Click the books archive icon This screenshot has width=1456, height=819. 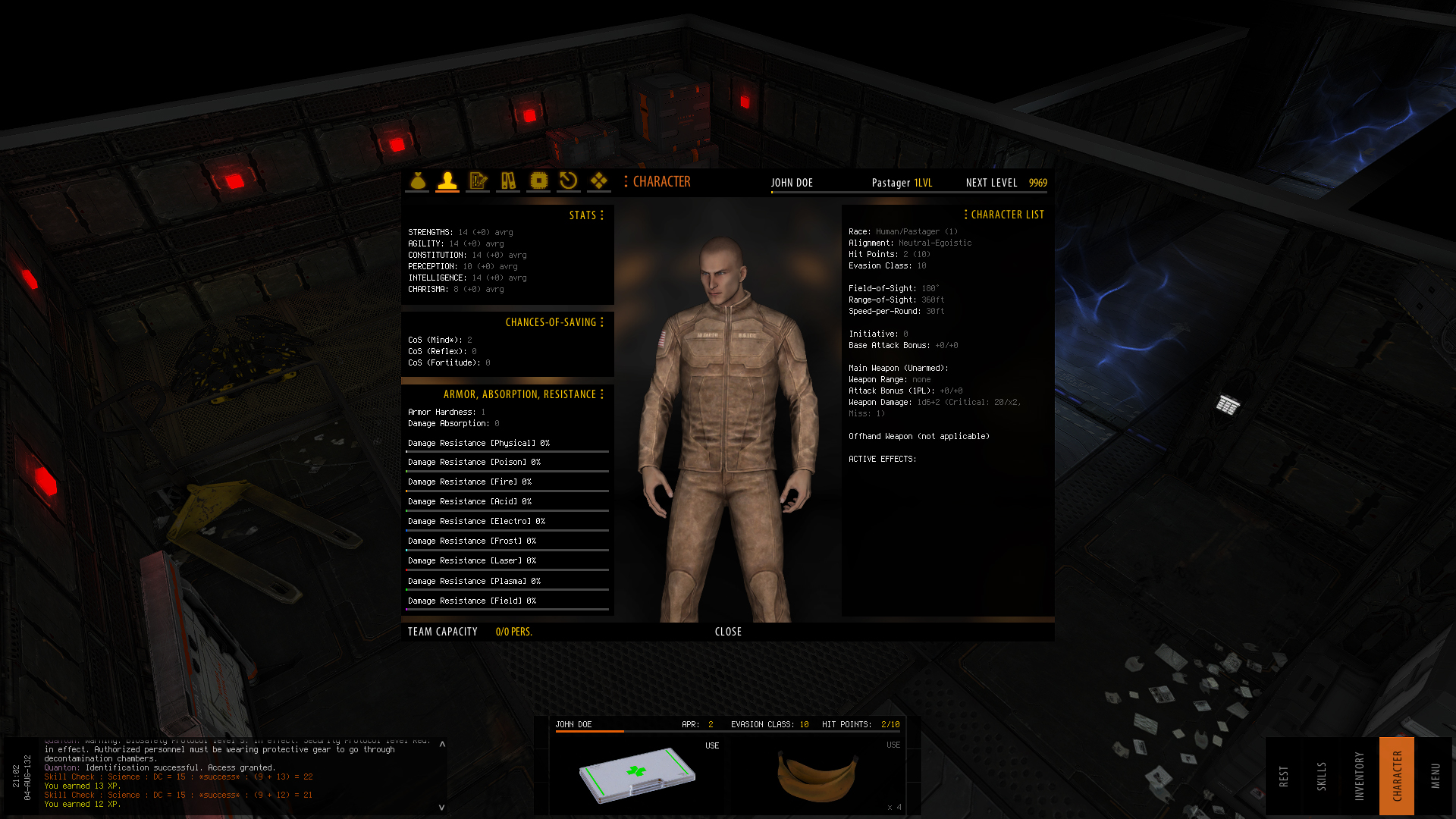click(x=508, y=181)
